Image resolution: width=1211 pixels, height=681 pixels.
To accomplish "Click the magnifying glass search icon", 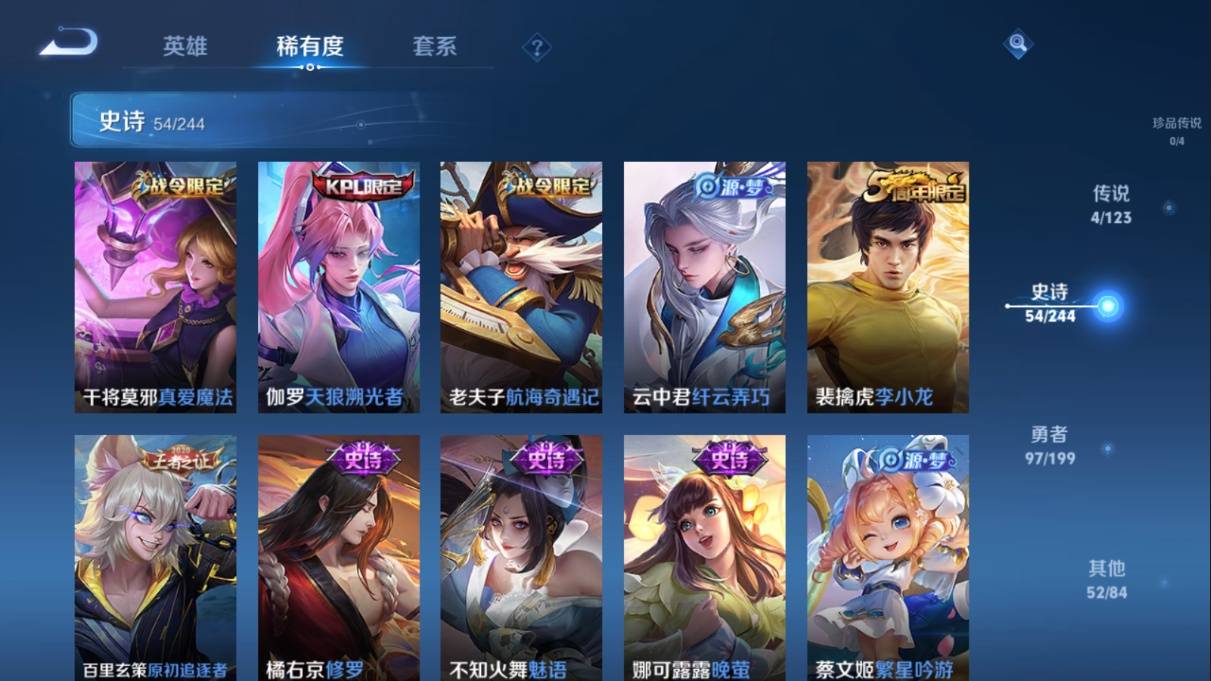I will (x=1017, y=44).
